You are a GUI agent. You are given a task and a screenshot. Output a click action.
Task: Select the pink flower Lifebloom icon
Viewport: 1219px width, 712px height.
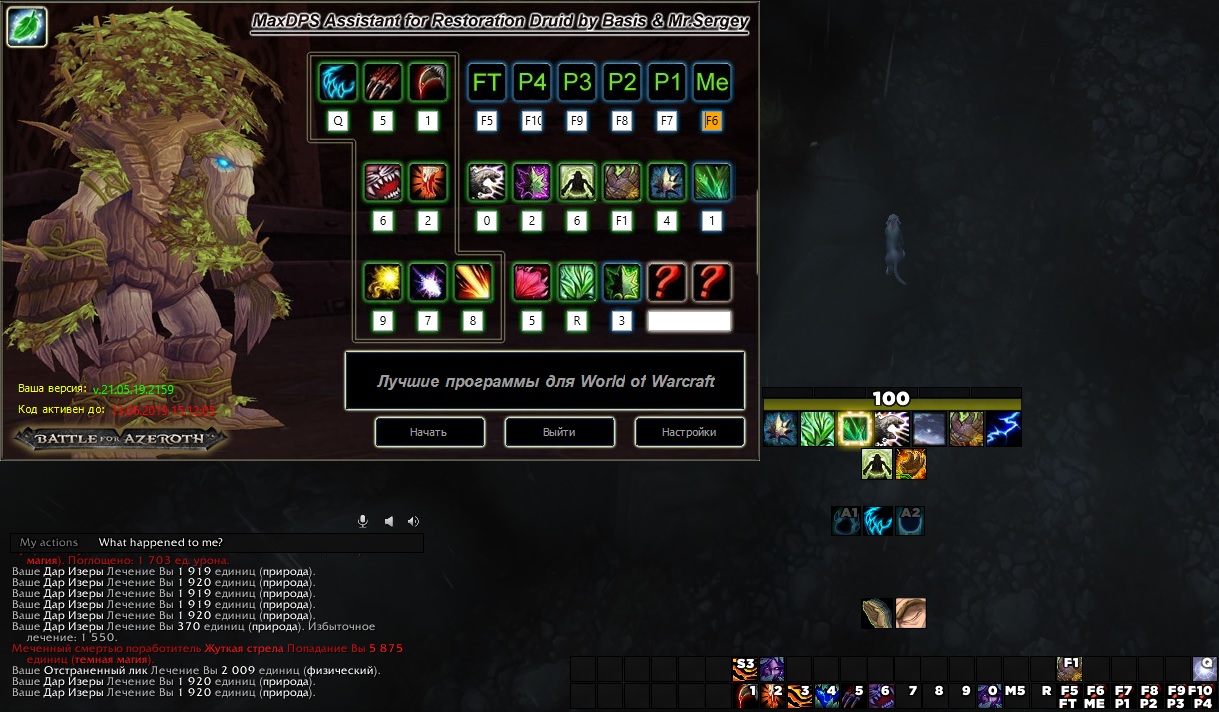pyautogui.click(x=532, y=282)
